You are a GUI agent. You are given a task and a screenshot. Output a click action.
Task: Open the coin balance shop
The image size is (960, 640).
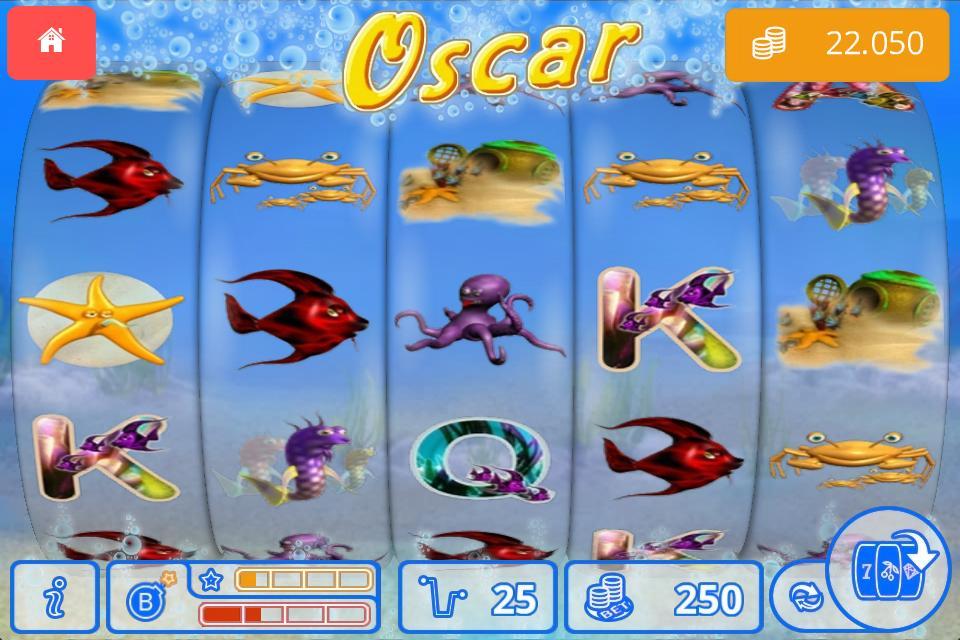coord(836,44)
